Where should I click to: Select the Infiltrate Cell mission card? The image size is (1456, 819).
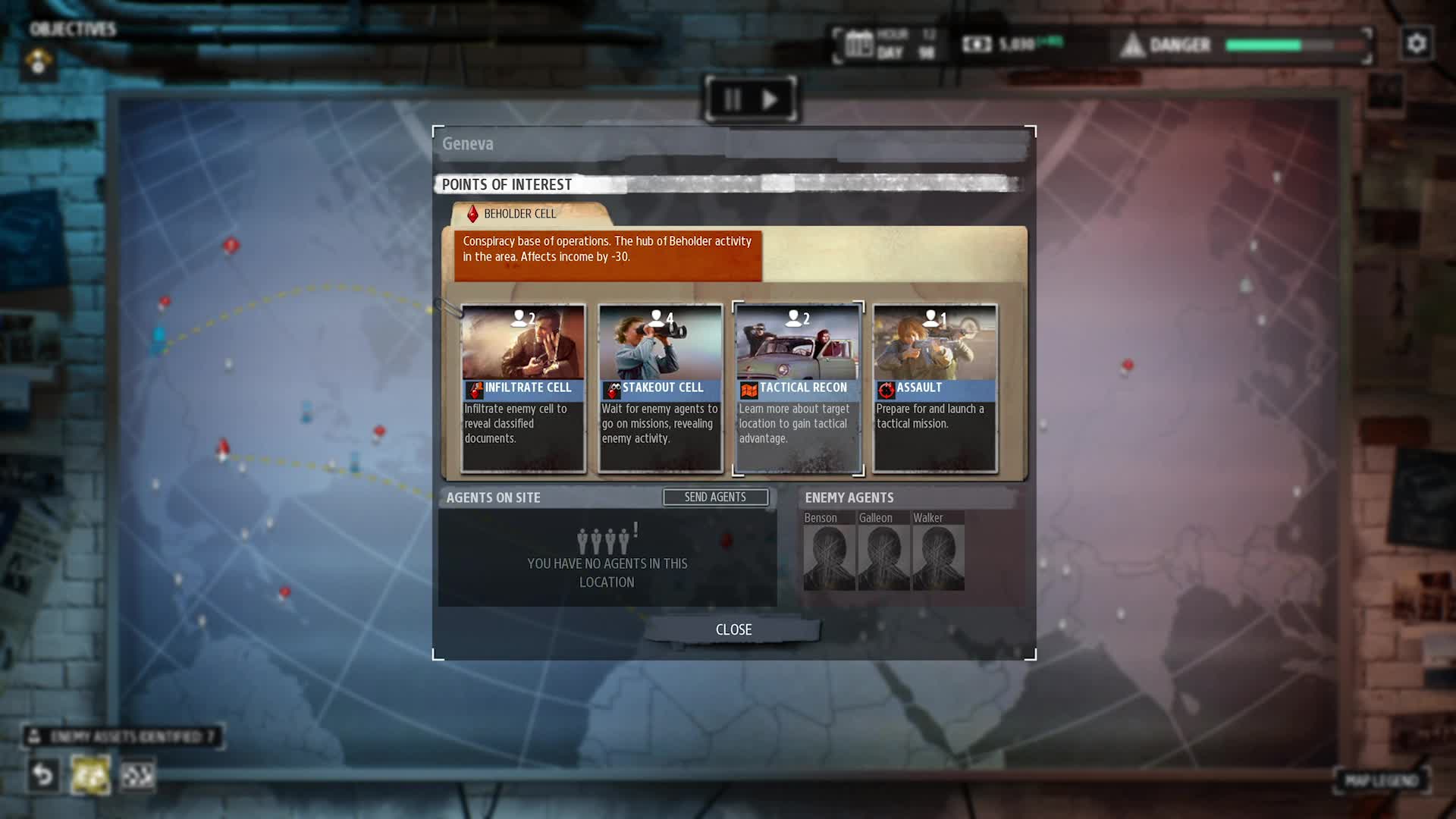523,388
